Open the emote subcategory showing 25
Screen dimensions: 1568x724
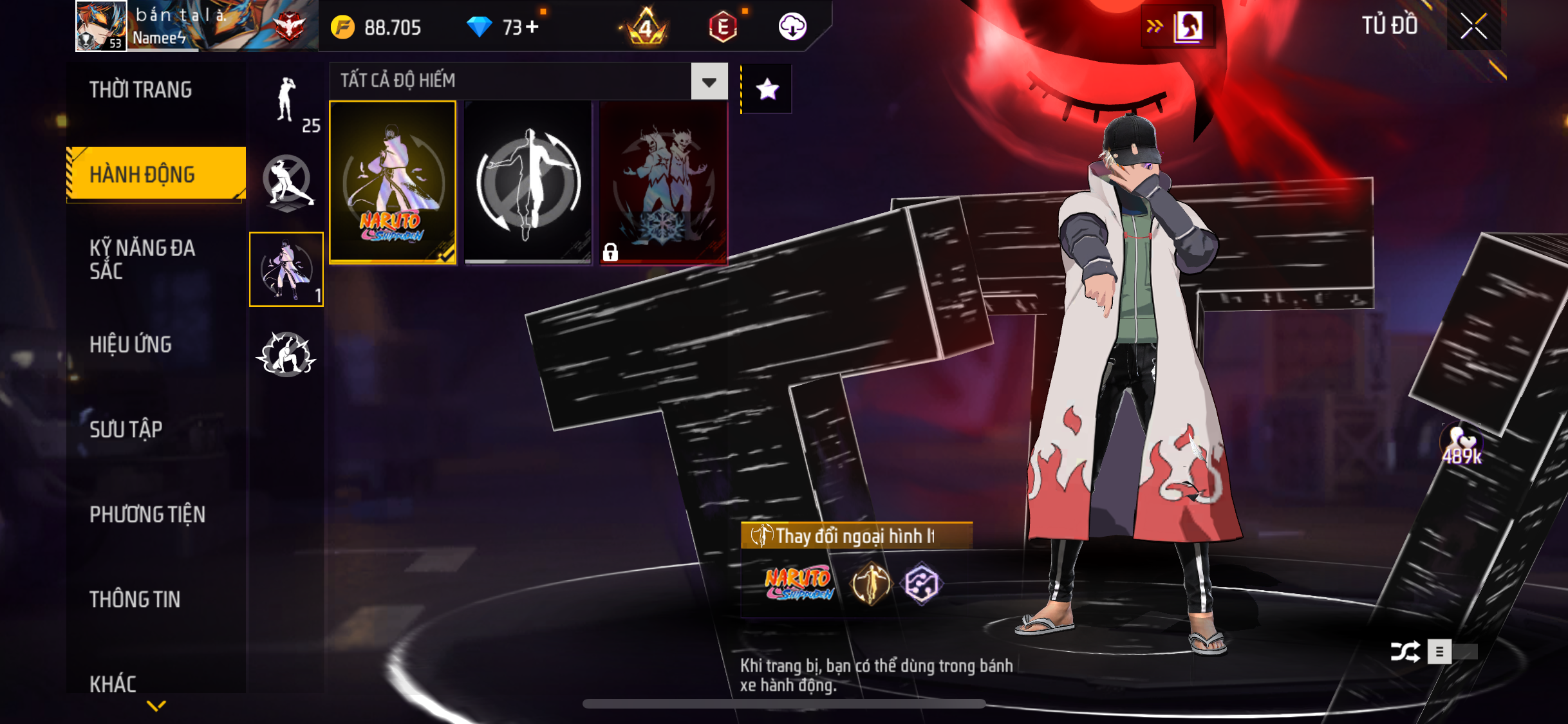click(x=287, y=103)
